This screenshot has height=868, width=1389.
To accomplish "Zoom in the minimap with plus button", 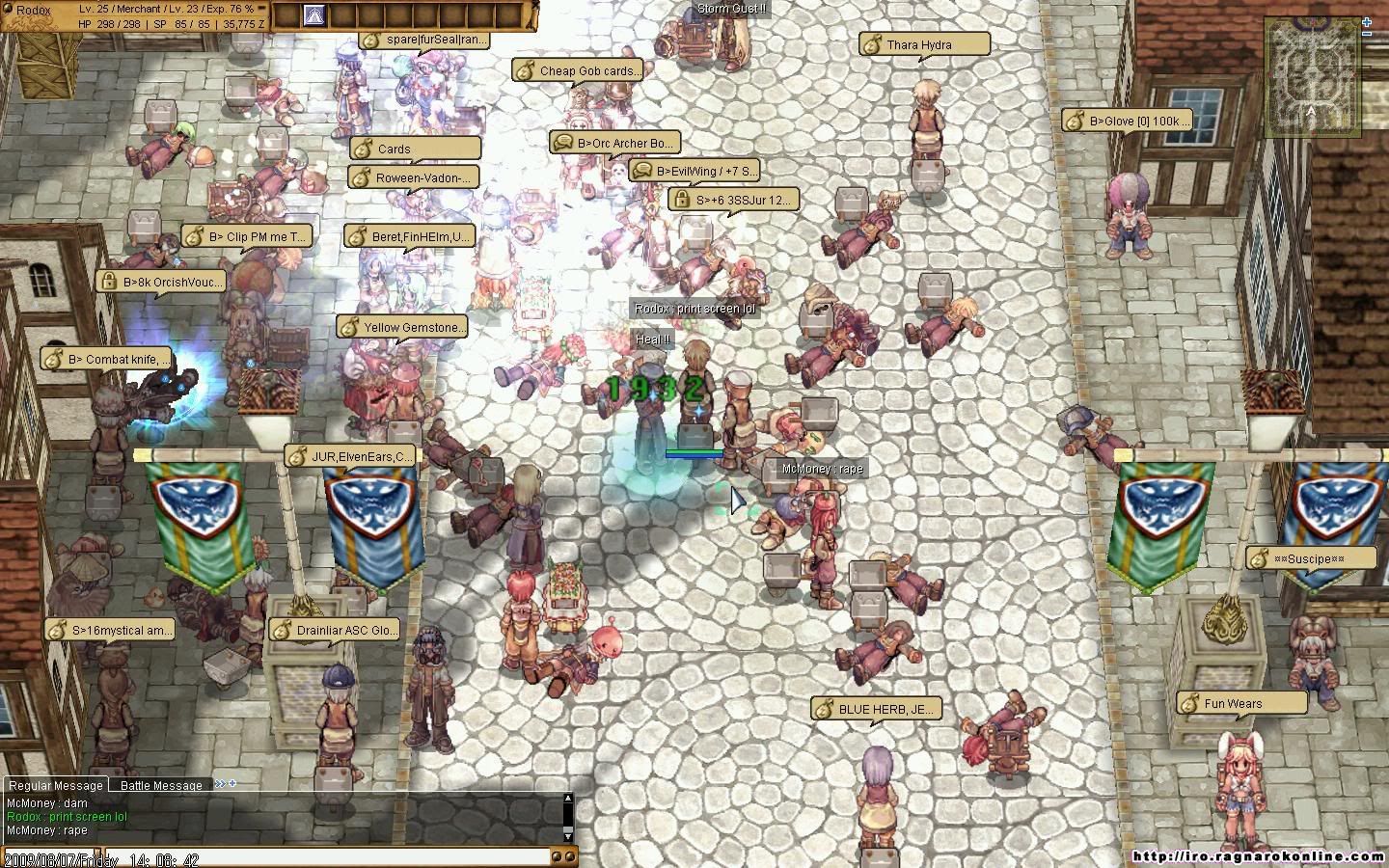I will click(x=1367, y=20).
